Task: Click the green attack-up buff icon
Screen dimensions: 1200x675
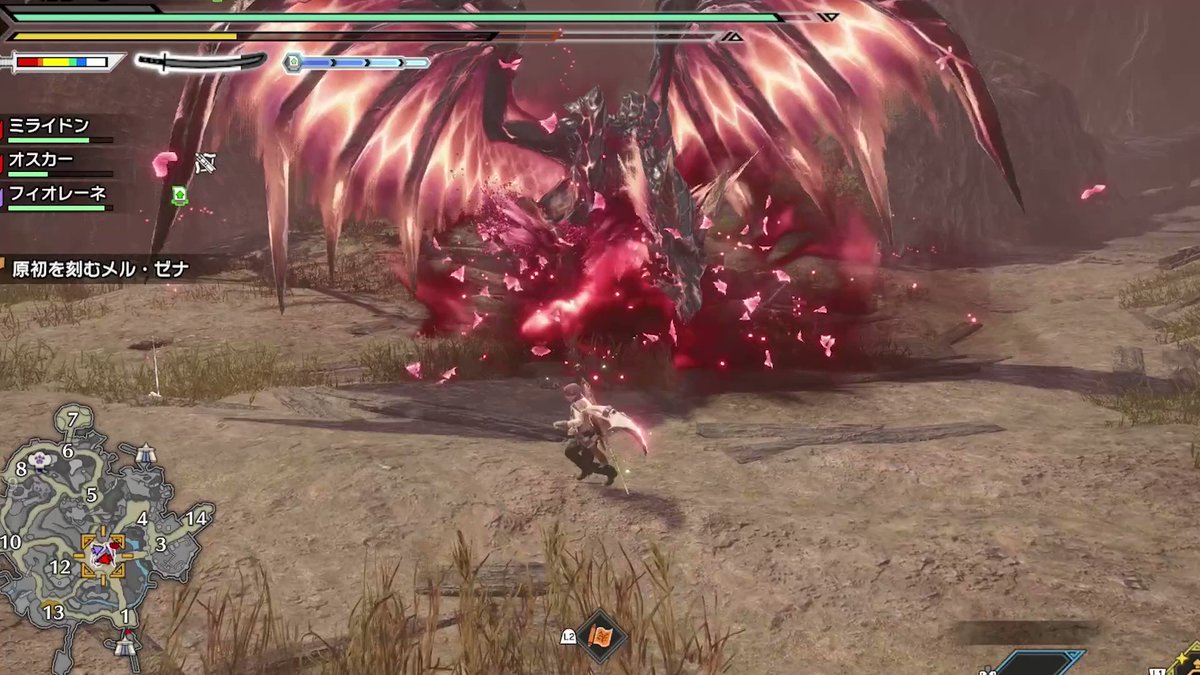Action: point(180,195)
